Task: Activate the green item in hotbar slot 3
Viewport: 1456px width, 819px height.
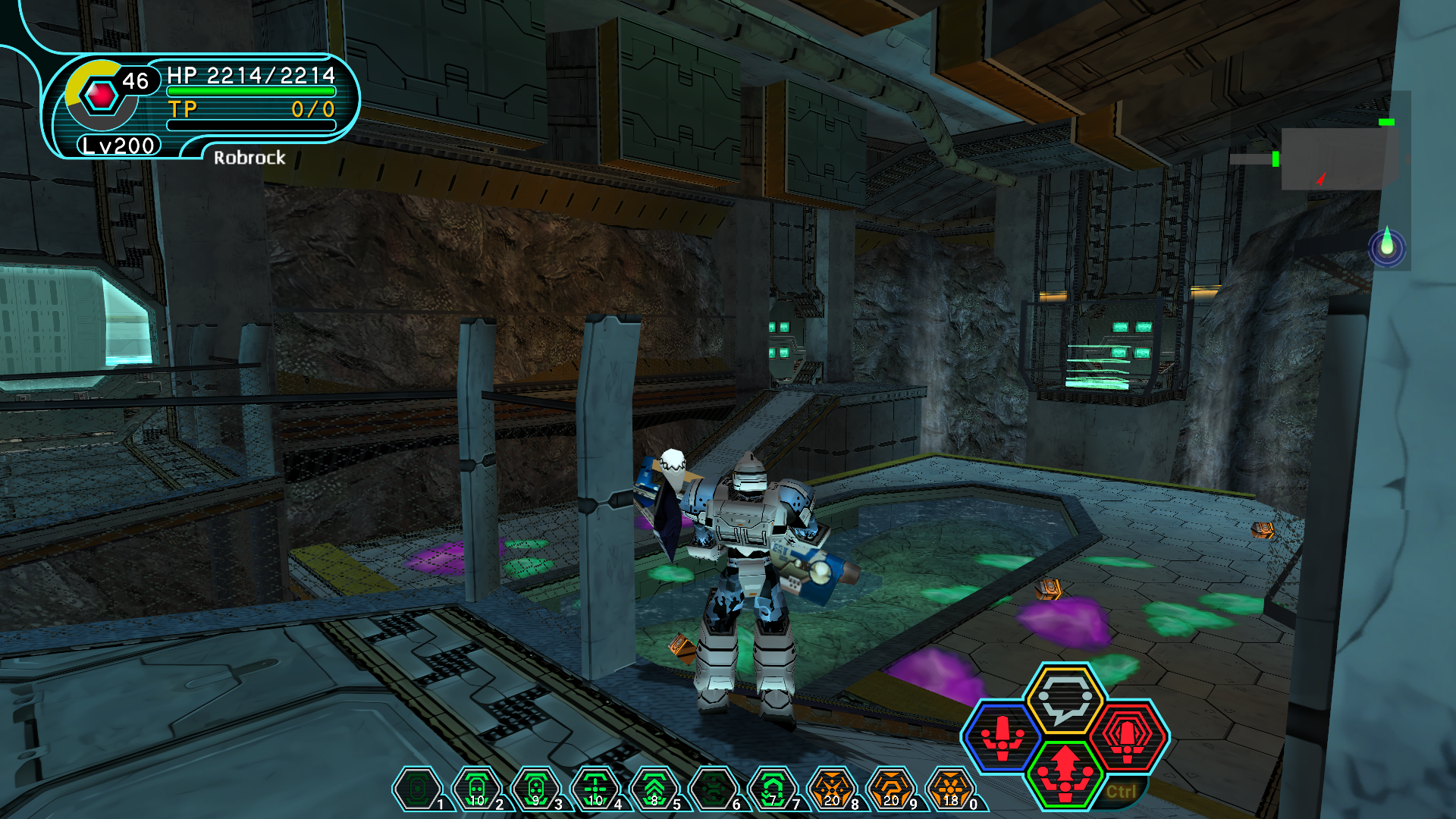Action: click(x=535, y=789)
